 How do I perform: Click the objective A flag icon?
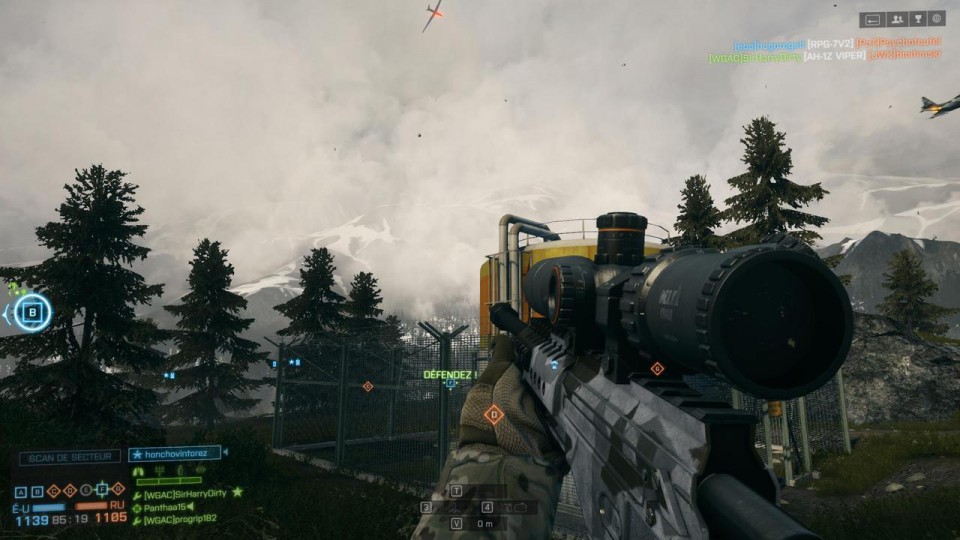(x=21, y=490)
